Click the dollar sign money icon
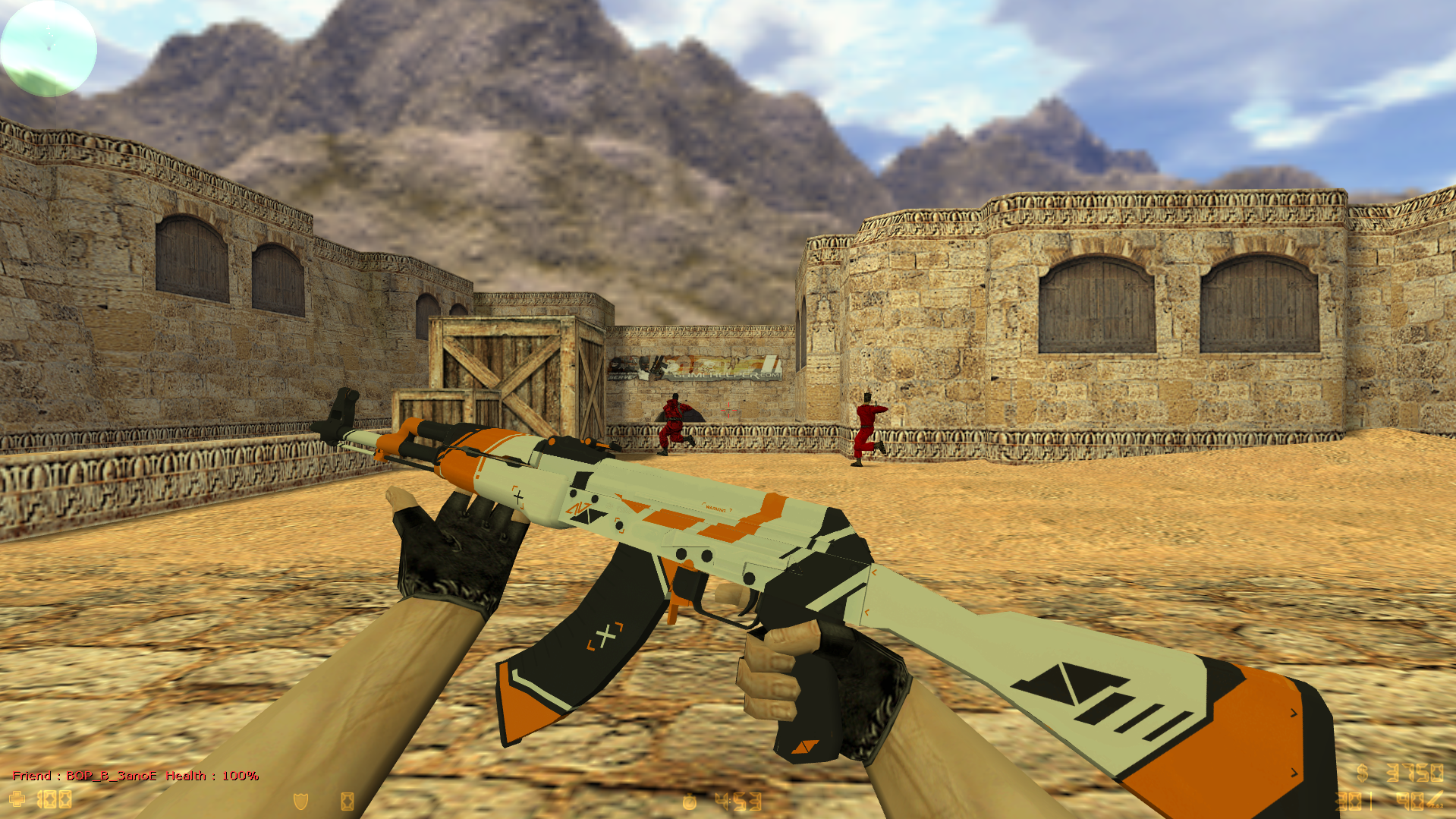 point(1363,773)
